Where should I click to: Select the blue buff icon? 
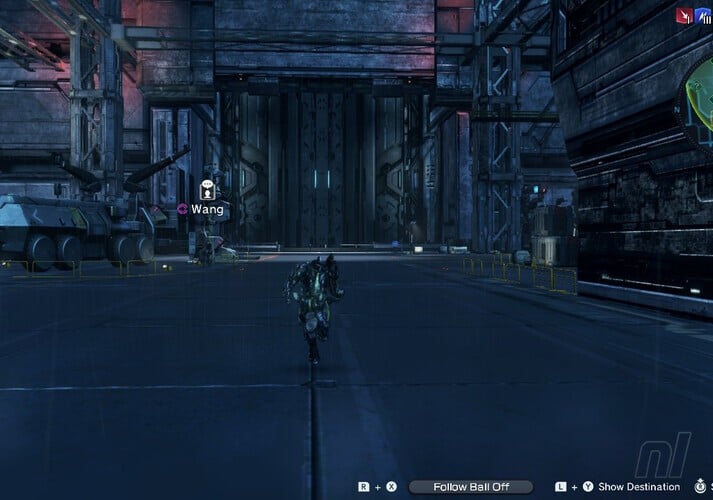(x=704, y=15)
